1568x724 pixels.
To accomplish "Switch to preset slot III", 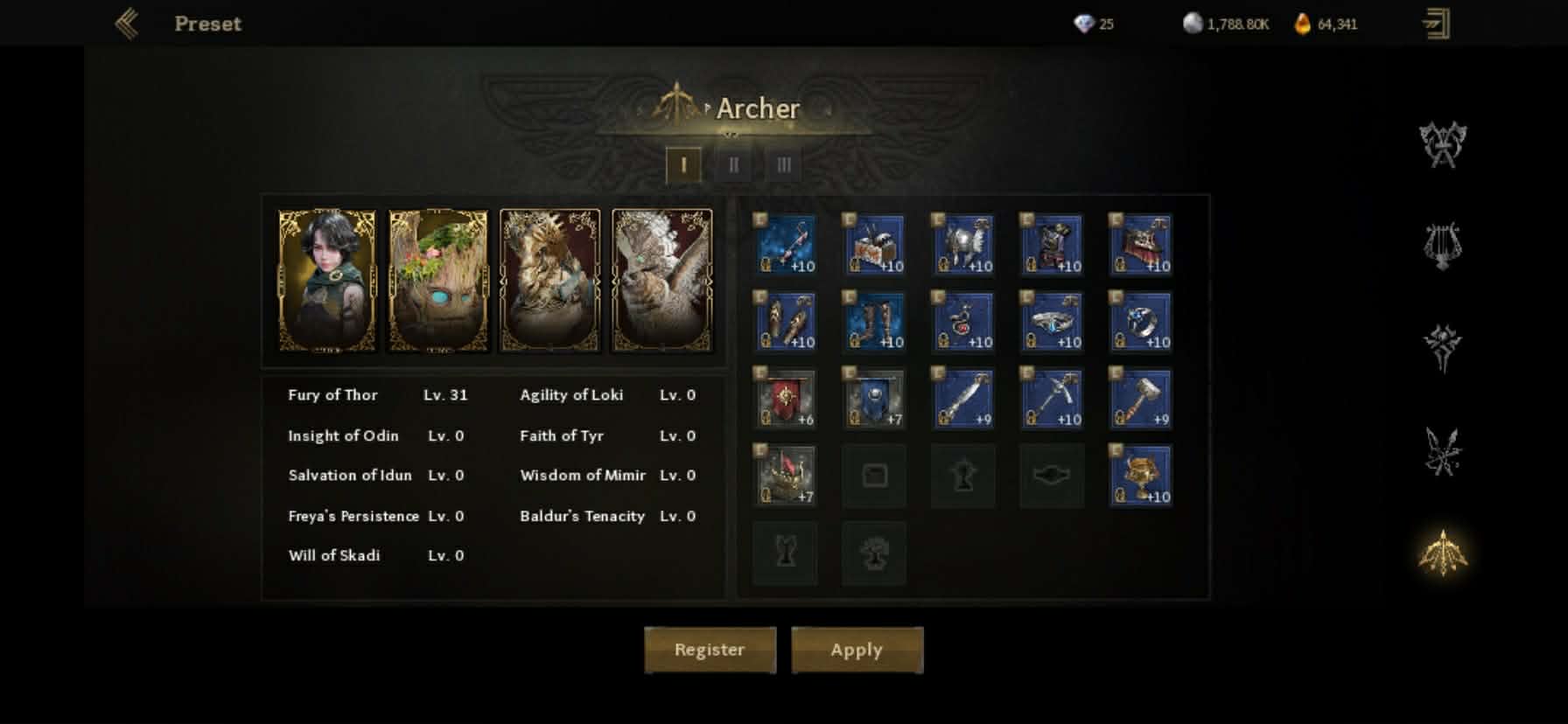I will [784, 164].
